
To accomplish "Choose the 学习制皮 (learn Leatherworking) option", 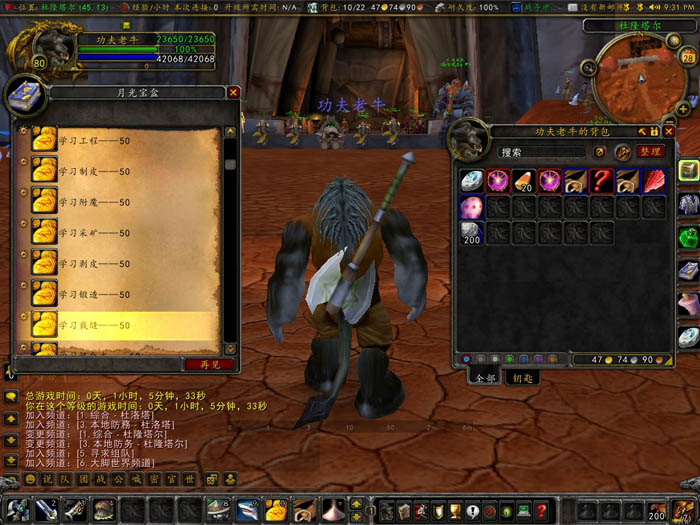I will (x=95, y=171).
